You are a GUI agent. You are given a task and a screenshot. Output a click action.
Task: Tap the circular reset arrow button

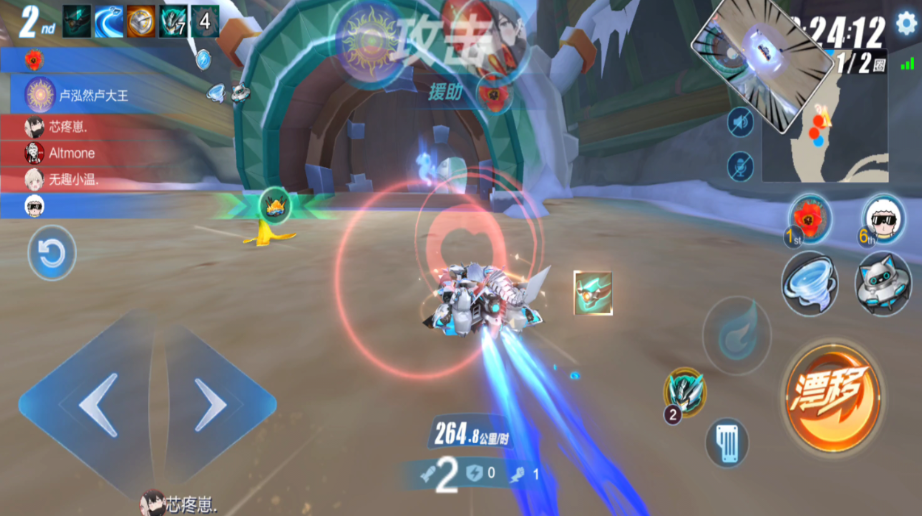pyautogui.click(x=51, y=253)
